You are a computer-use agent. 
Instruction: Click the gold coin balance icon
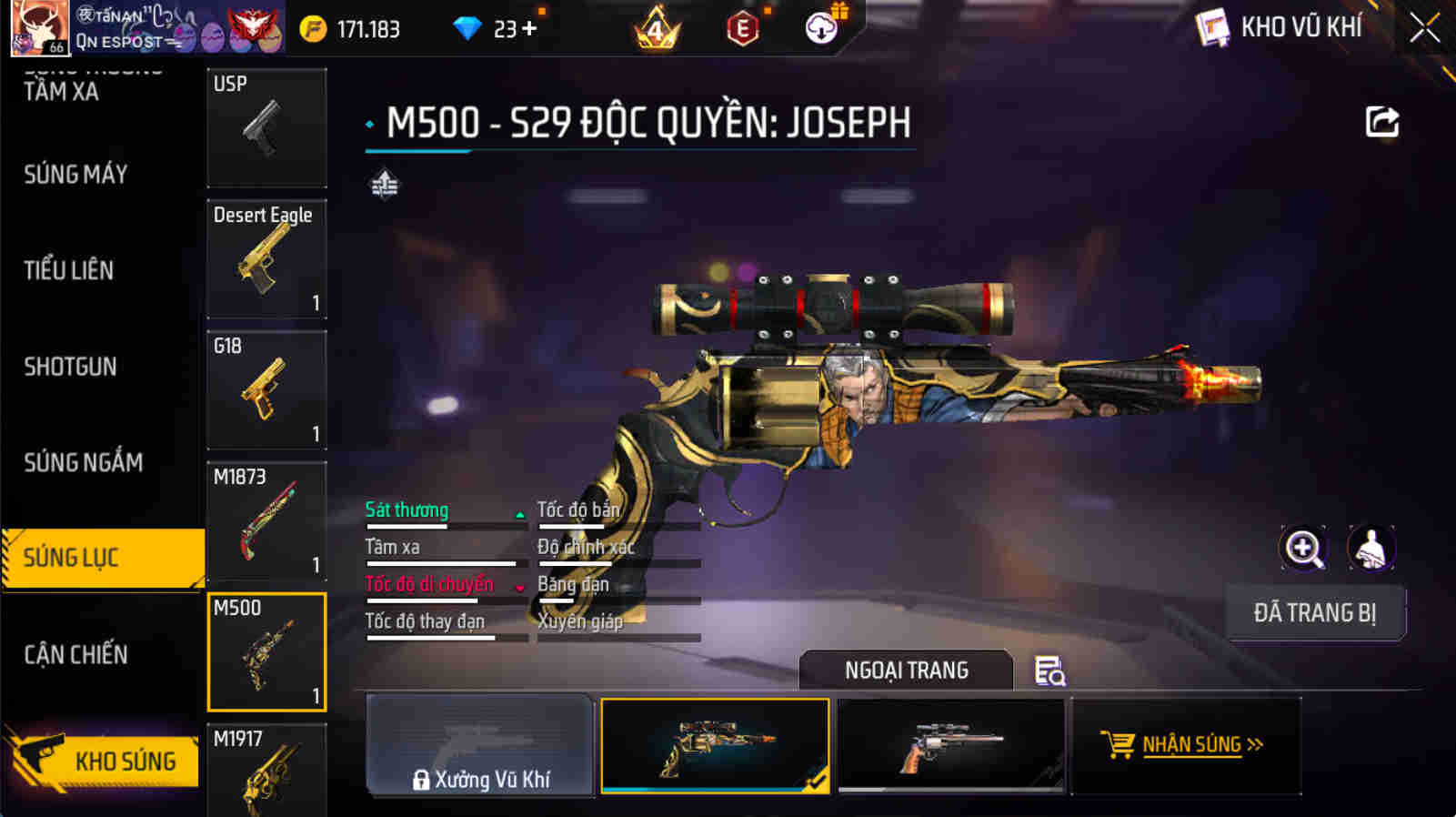[314, 28]
